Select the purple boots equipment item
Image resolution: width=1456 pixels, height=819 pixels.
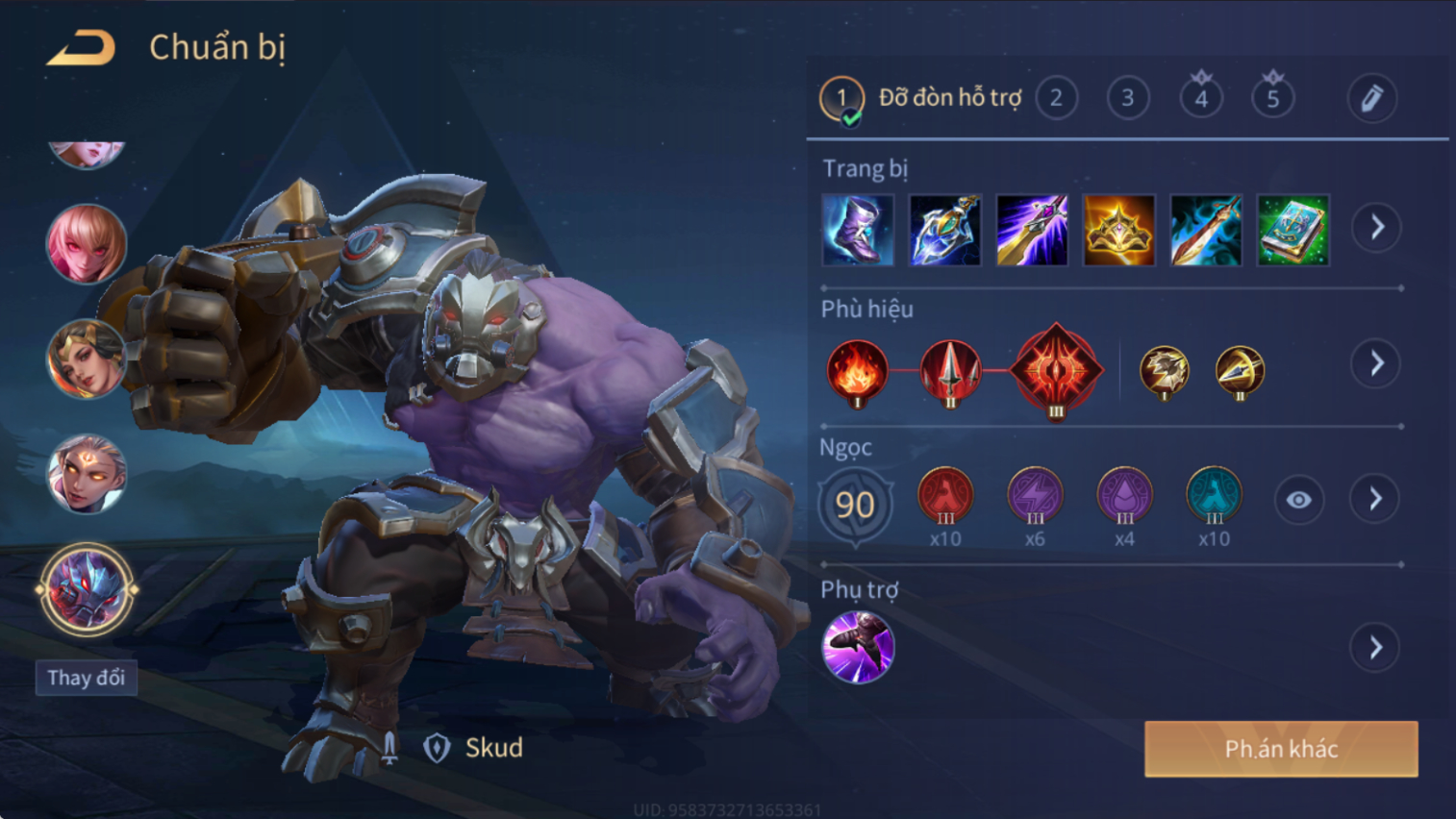[x=858, y=231]
